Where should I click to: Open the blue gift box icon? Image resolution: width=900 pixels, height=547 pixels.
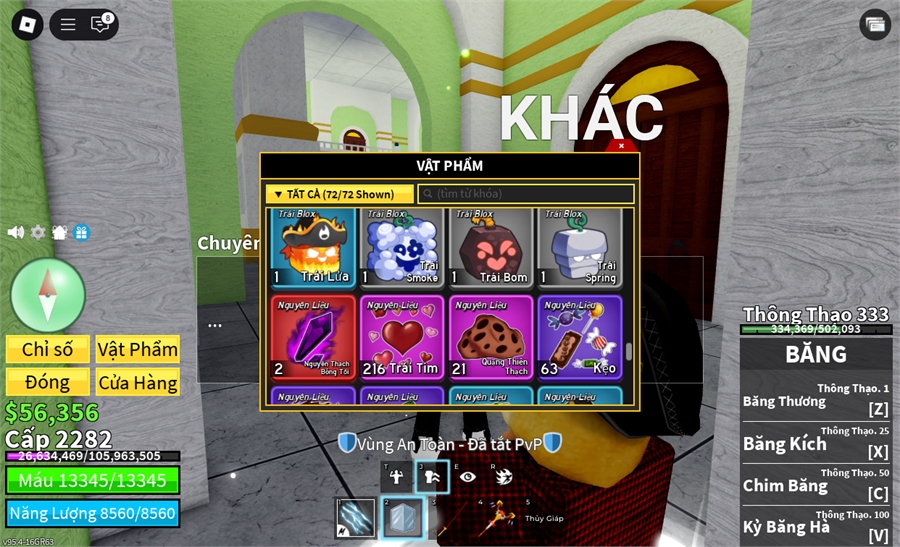[82, 232]
